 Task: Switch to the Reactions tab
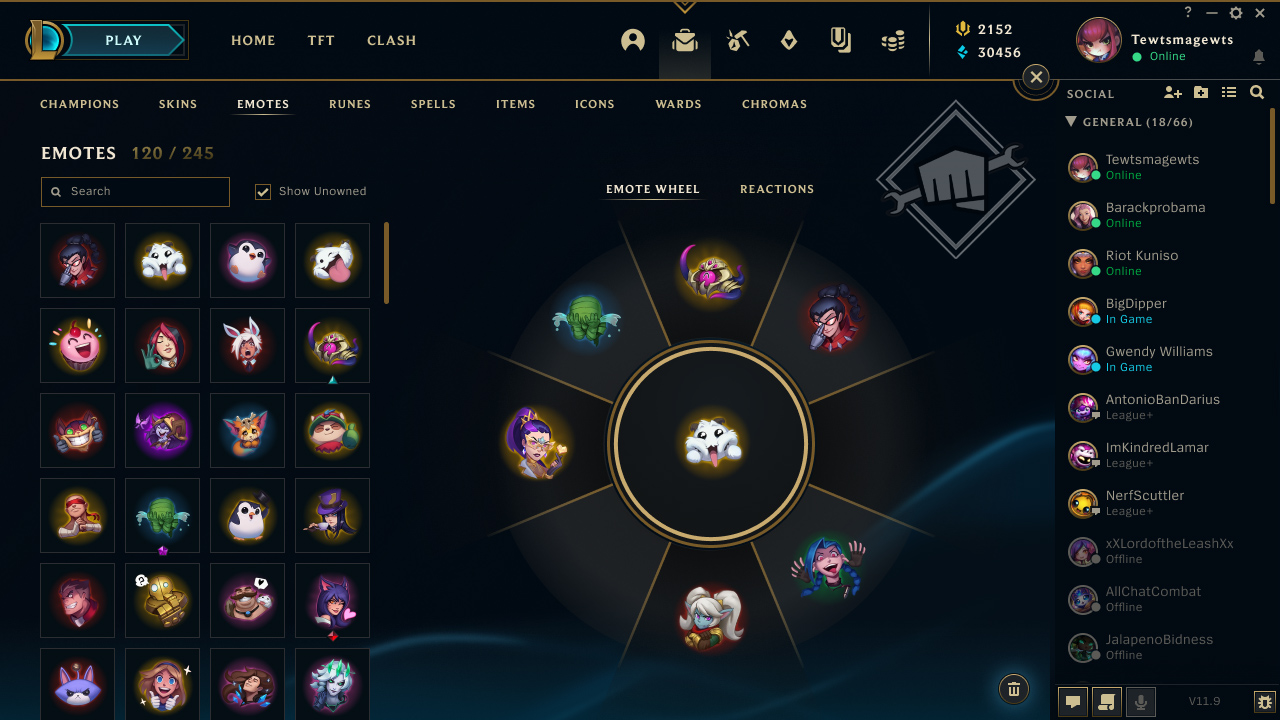[x=777, y=189]
